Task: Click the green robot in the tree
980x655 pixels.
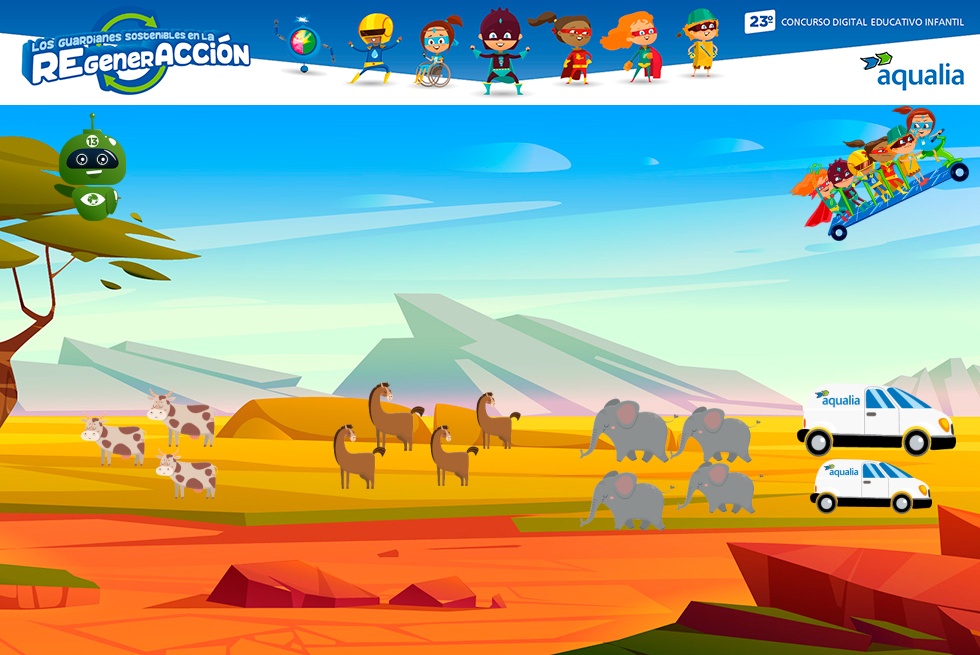Action: 90,167
